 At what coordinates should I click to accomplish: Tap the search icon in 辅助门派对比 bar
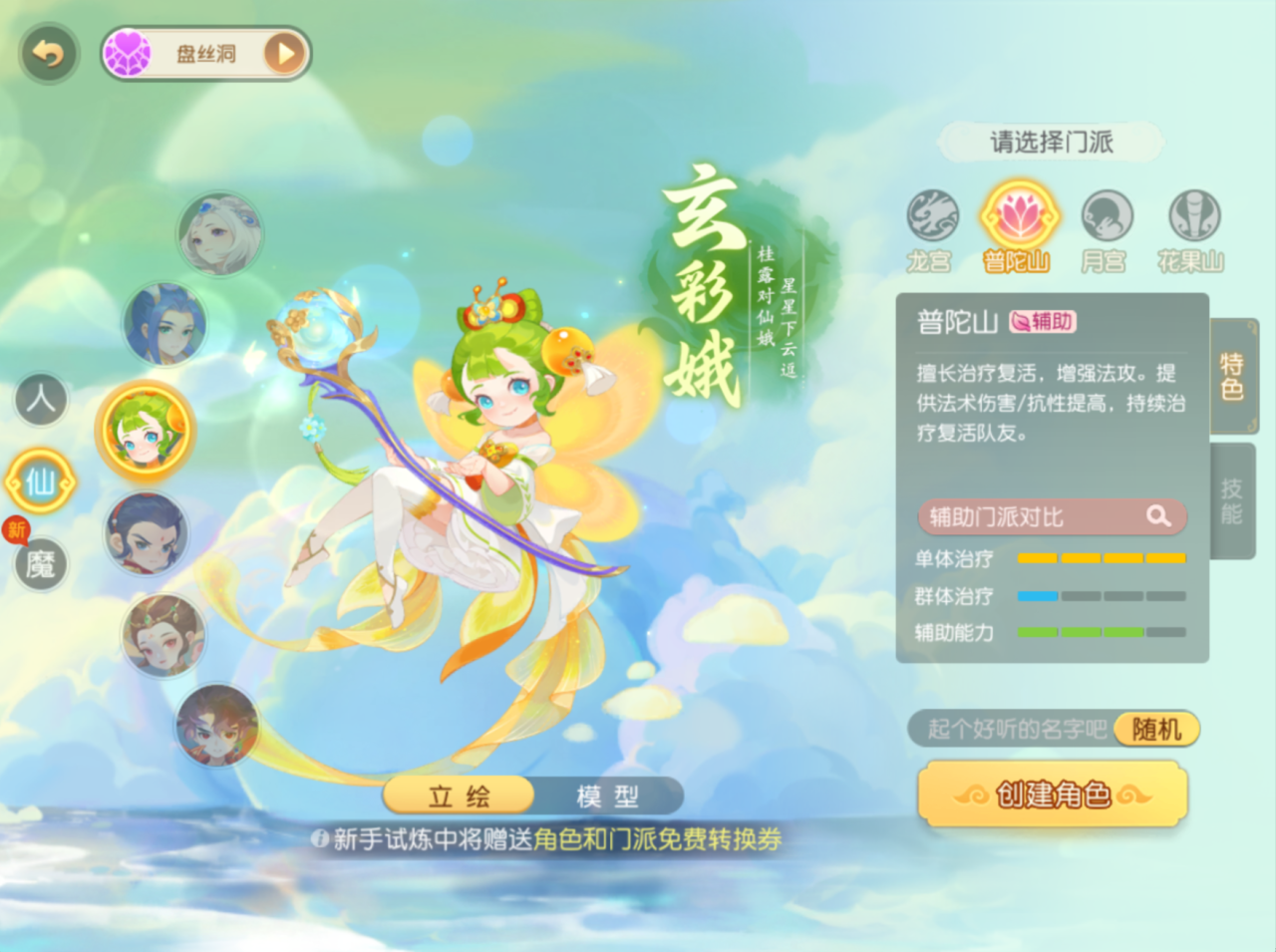(x=1157, y=516)
